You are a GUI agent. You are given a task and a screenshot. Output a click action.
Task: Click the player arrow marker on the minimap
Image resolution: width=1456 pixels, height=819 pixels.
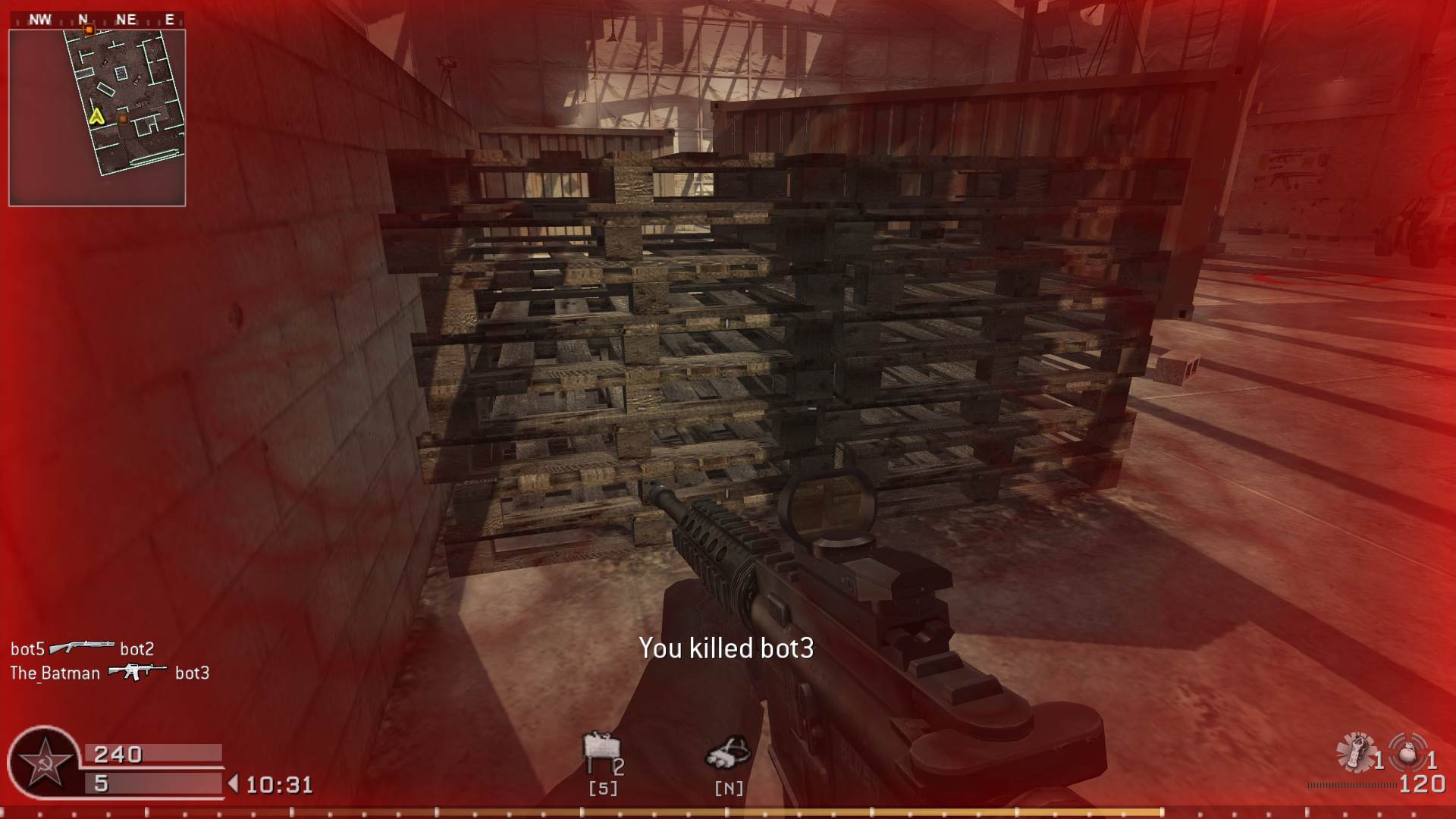tap(96, 115)
